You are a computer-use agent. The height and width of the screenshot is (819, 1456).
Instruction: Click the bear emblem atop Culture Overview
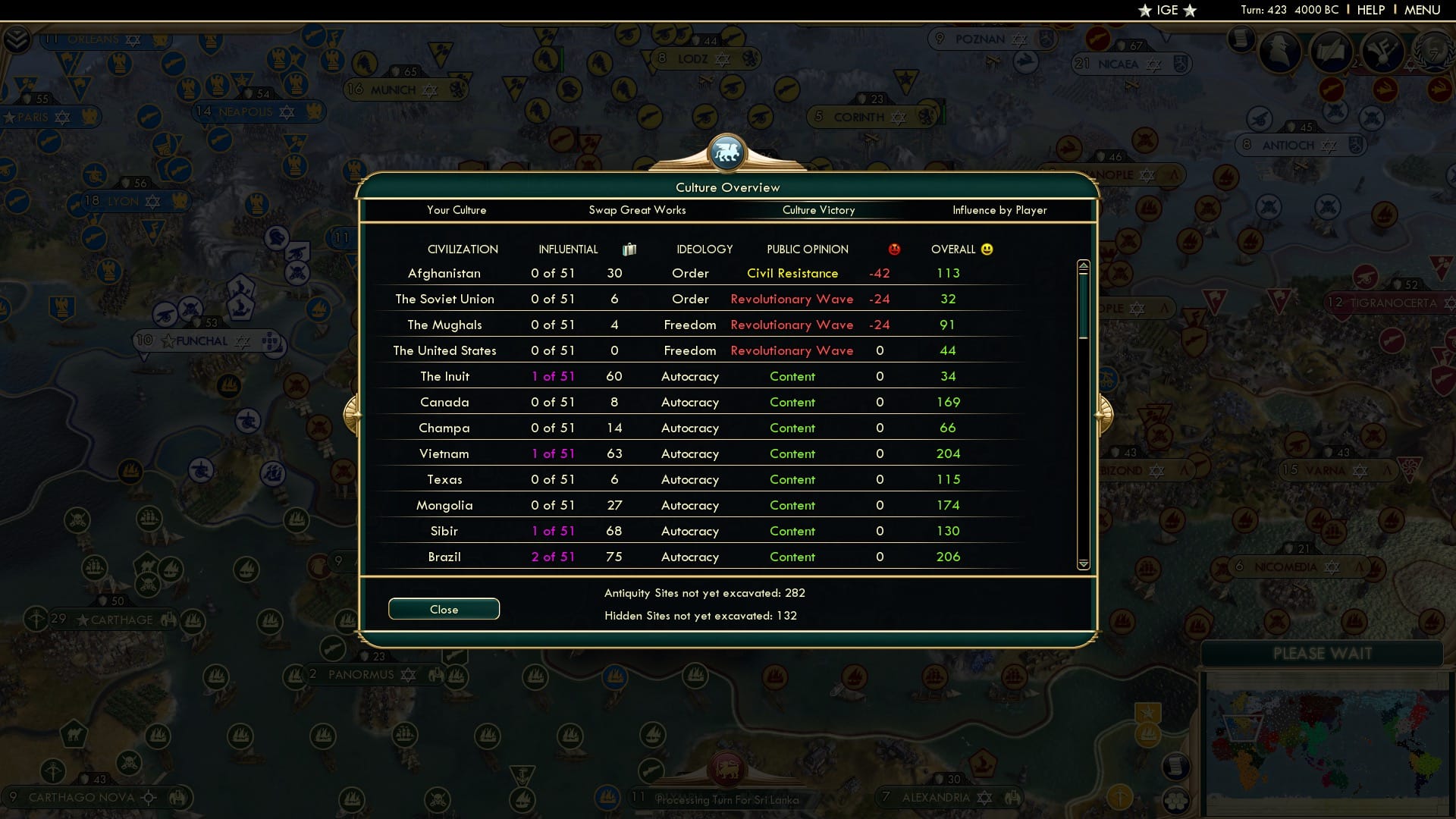click(727, 152)
